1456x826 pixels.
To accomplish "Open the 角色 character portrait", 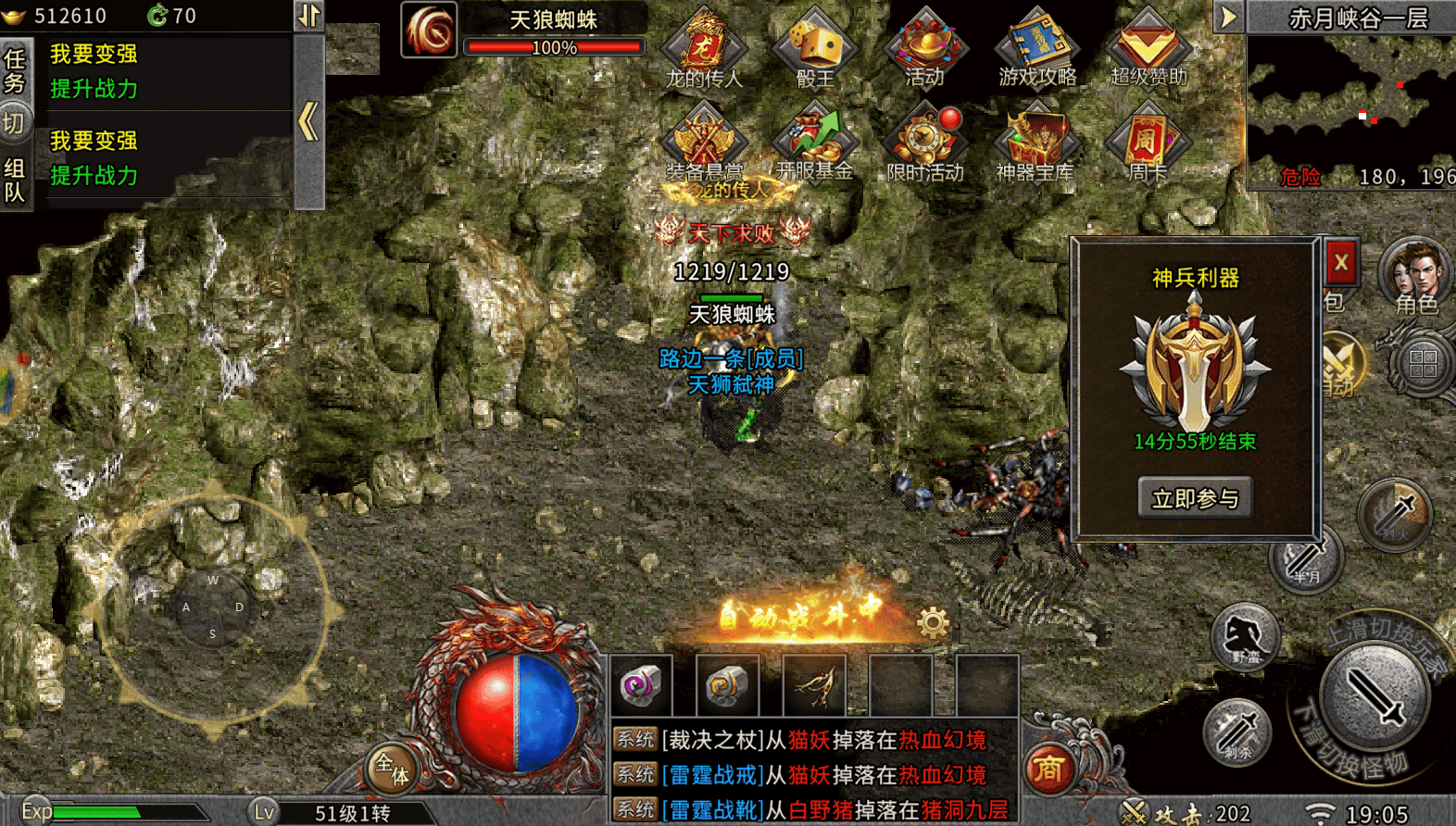I will [x=1415, y=276].
